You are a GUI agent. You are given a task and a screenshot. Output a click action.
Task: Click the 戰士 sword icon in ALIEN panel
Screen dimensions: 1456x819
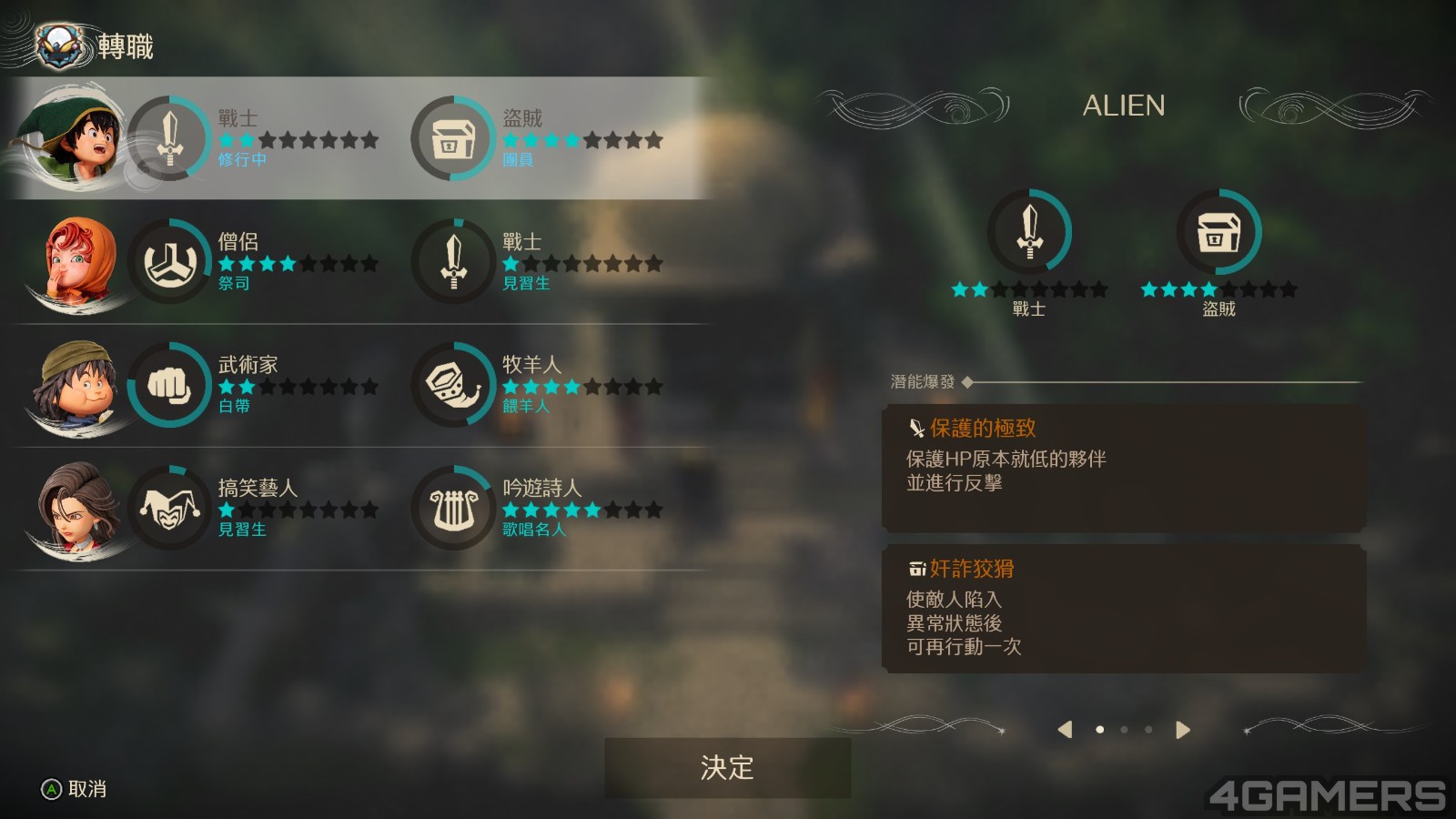tap(1029, 231)
